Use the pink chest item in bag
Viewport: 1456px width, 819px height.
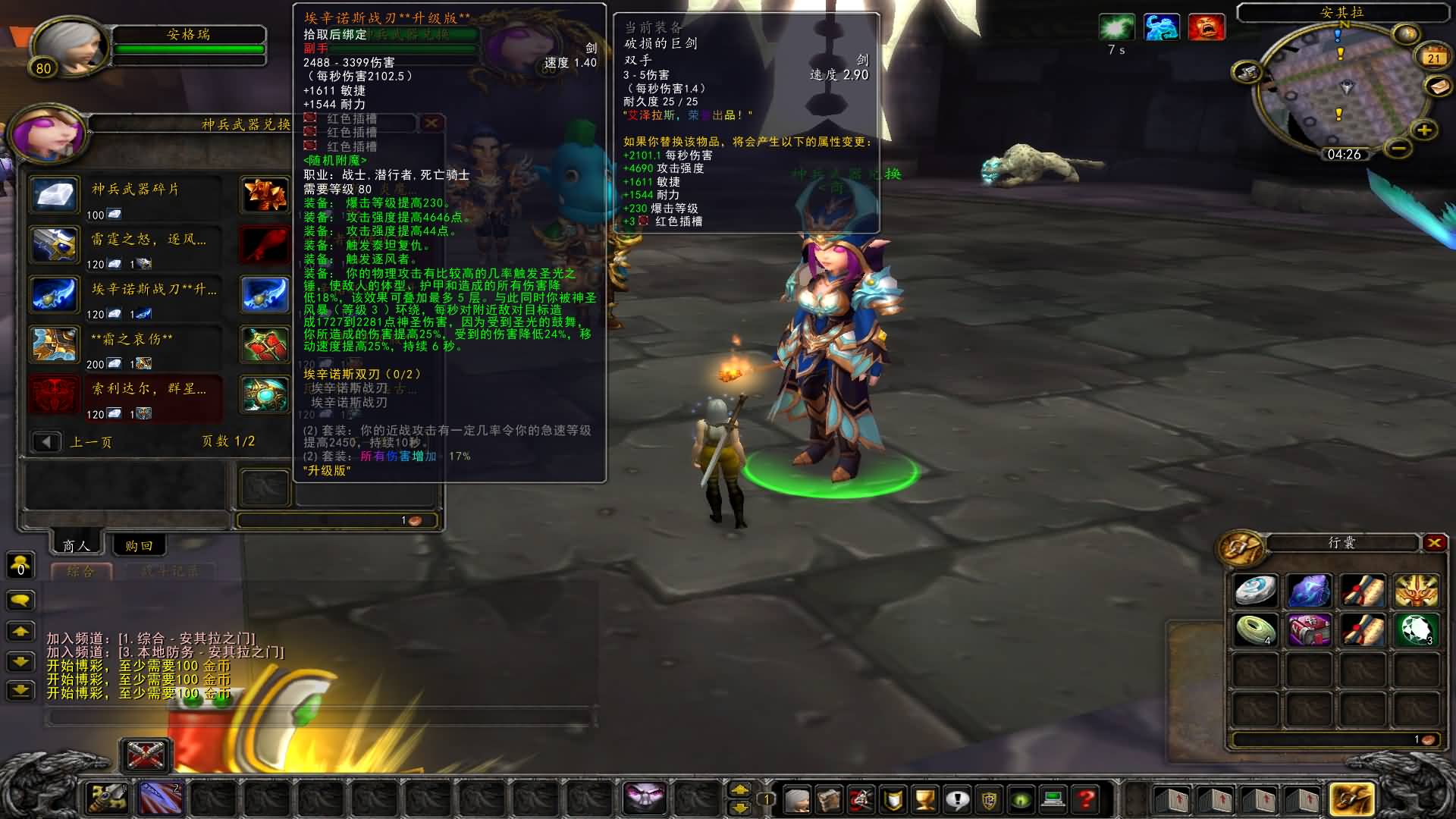1309,630
